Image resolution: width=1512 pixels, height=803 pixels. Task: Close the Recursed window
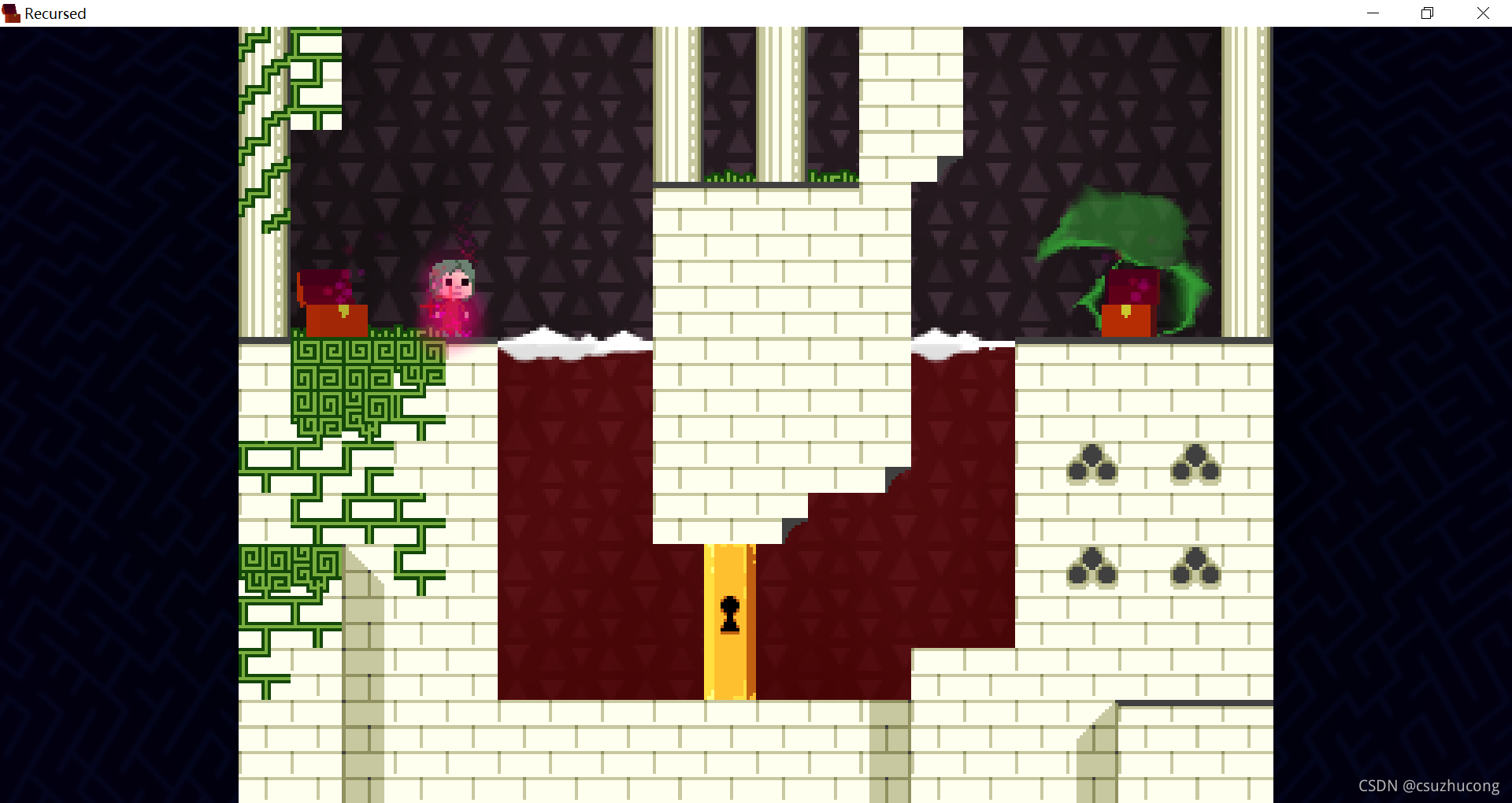(1483, 13)
